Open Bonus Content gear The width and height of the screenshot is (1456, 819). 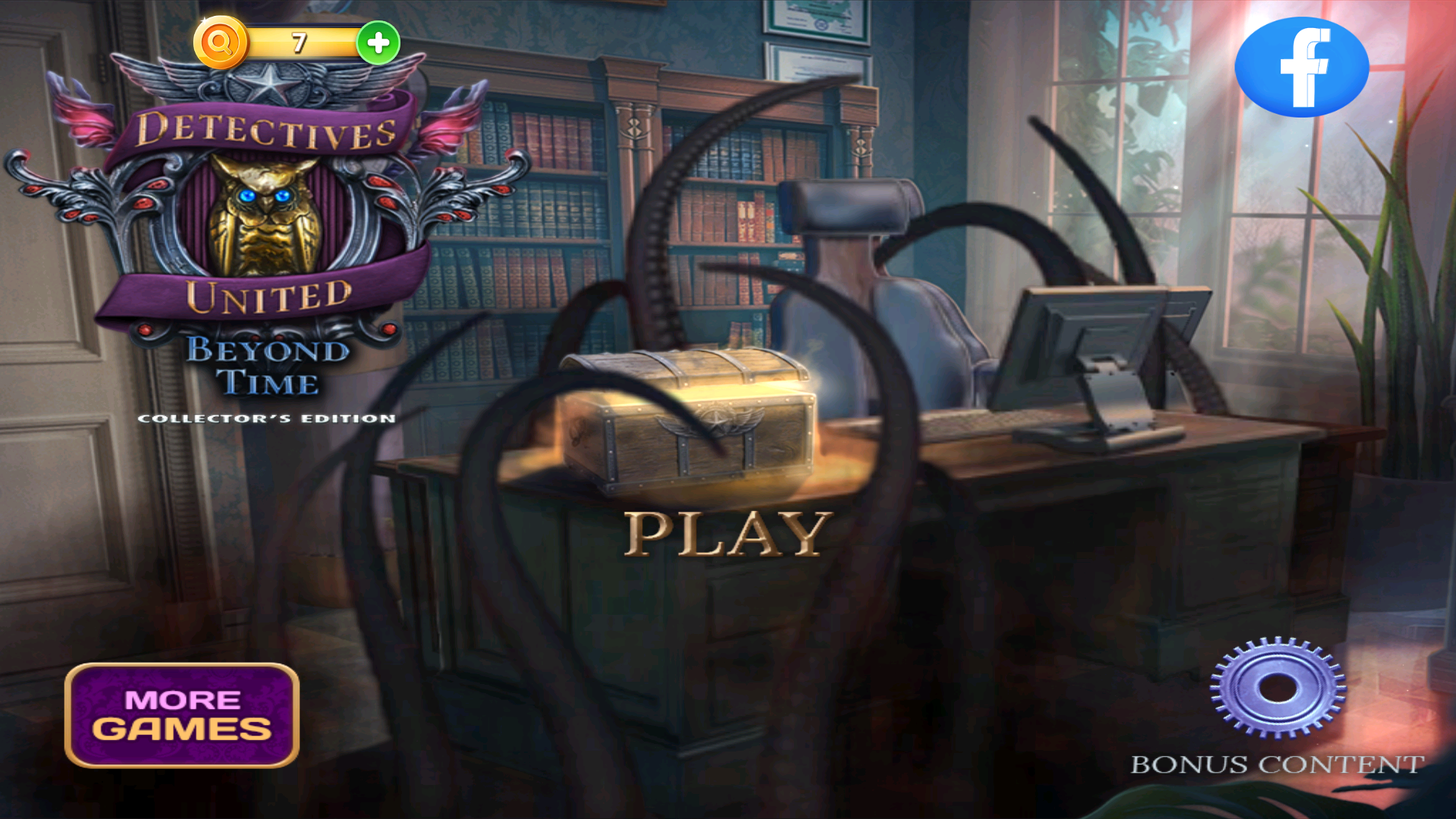coord(1278,687)
